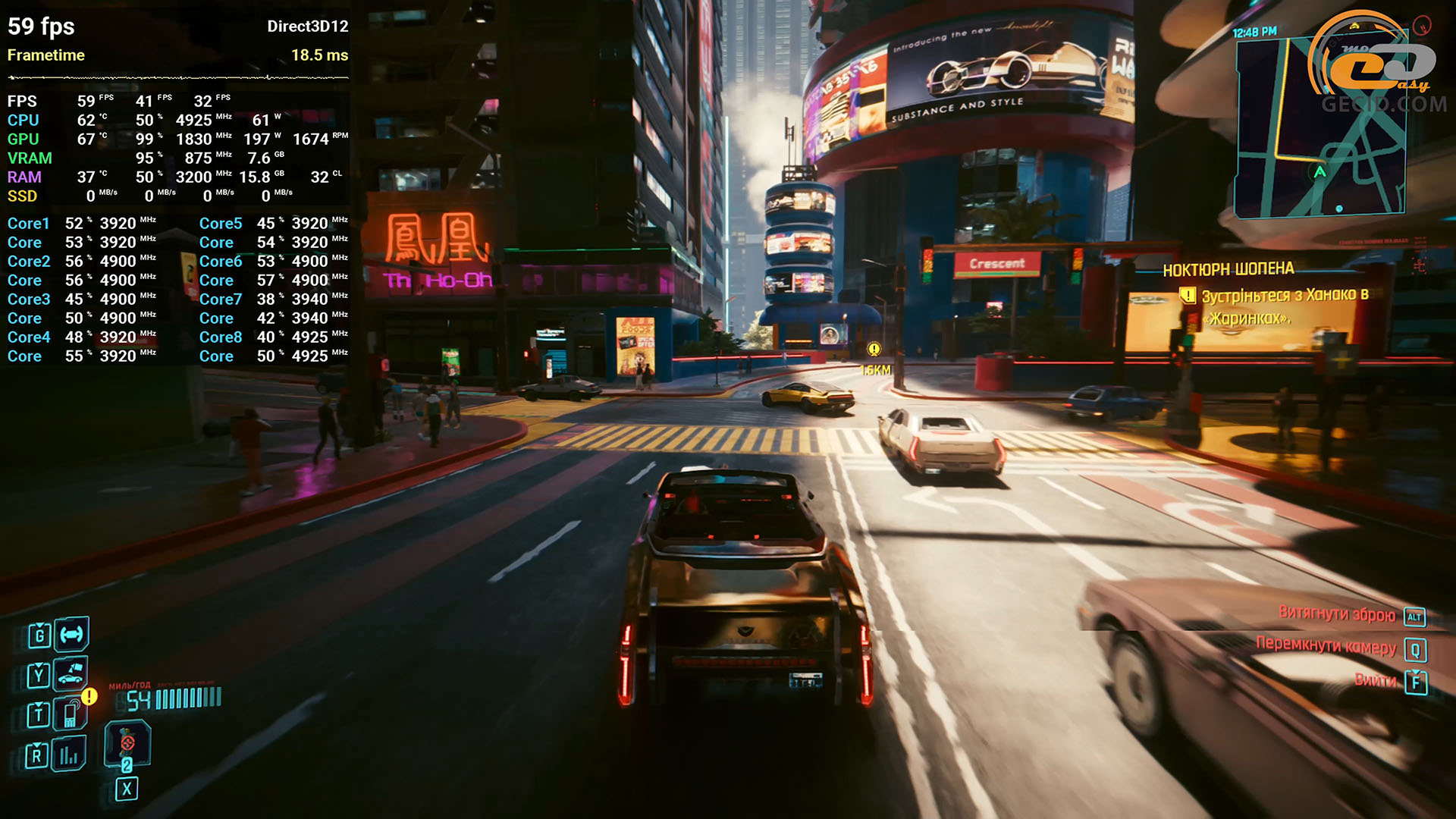Viewport: 1456px width, 819px height.
Task: Use the consumable item slot showing 2
Action: tap(127, 746)
